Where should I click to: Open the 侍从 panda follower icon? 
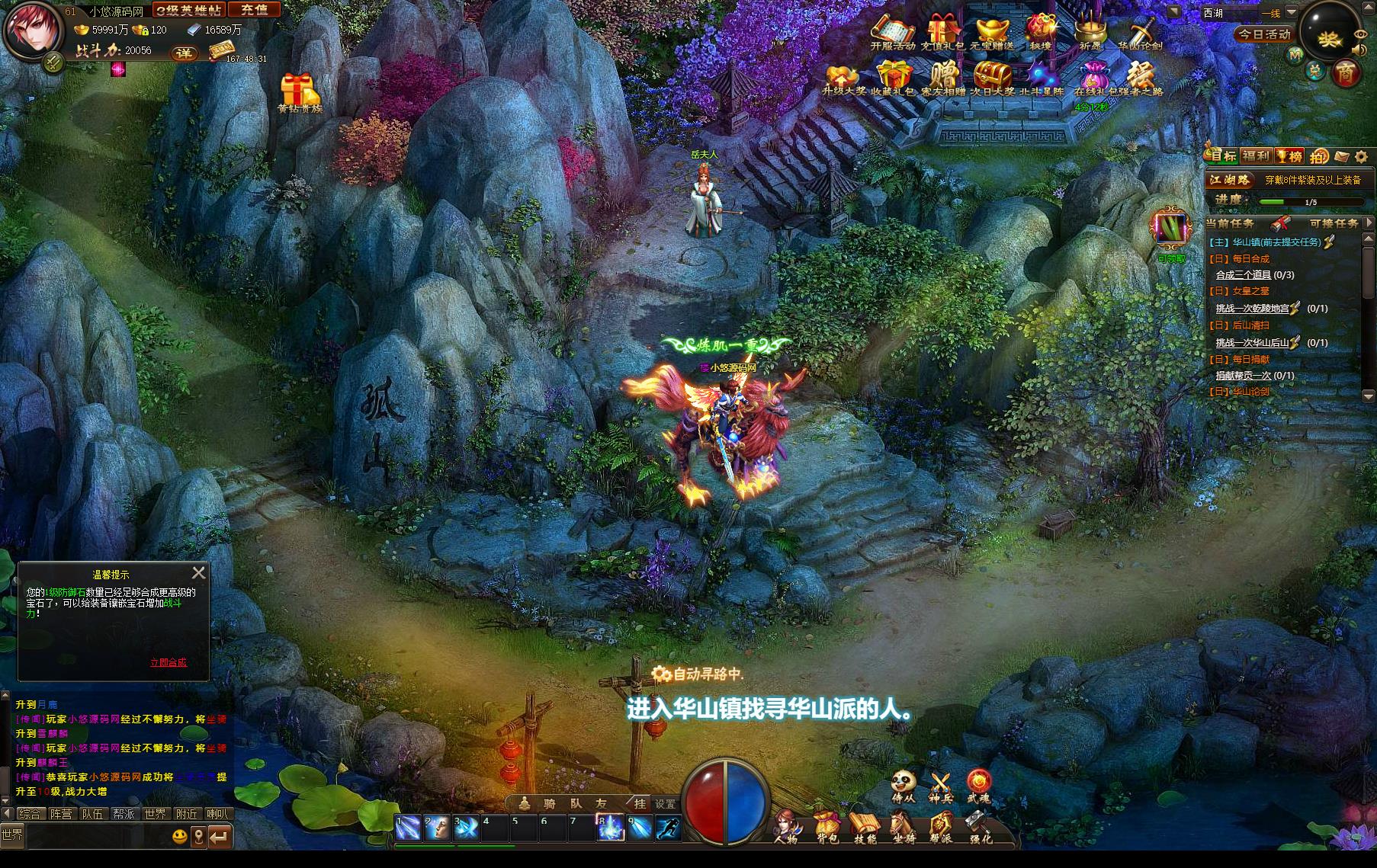click(x=903, y=786)
